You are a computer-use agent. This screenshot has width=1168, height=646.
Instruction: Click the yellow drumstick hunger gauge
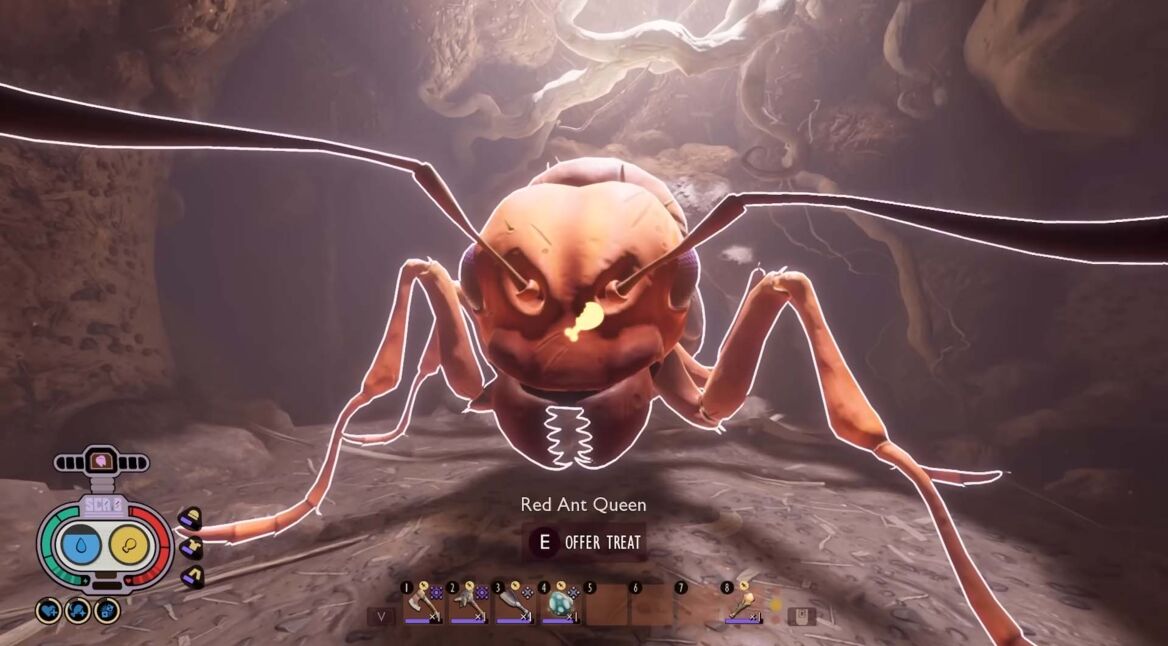[130, 543]
